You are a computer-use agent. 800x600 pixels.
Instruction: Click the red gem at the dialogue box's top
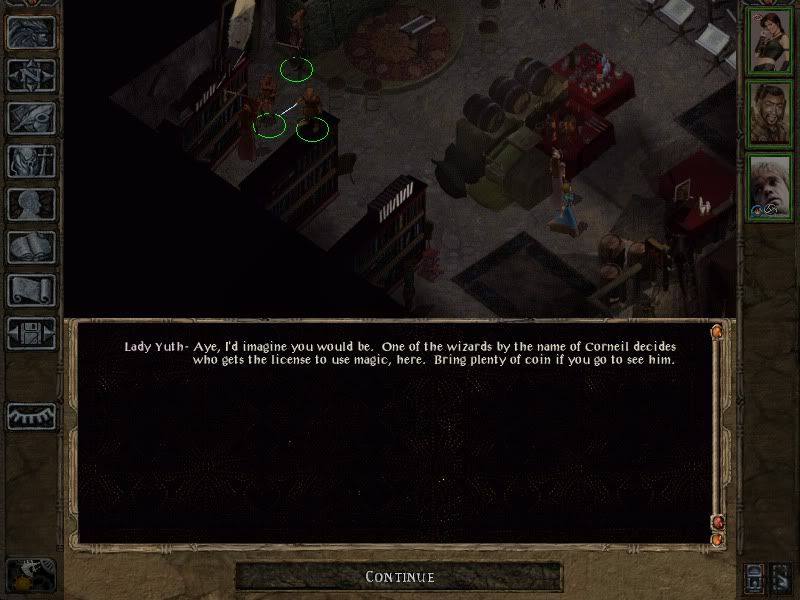(716, 331)
